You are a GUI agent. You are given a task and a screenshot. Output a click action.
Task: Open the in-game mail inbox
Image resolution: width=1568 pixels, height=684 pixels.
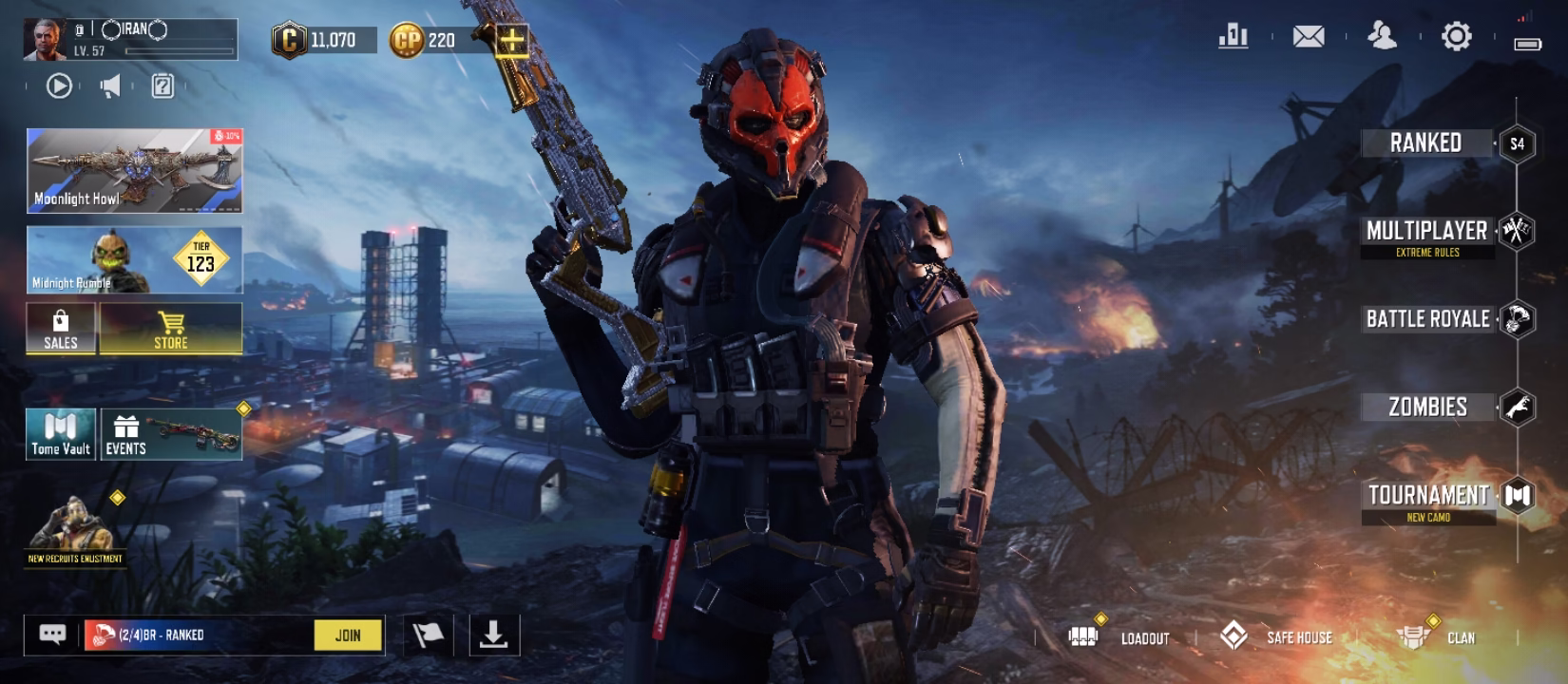pos(1309,36)
